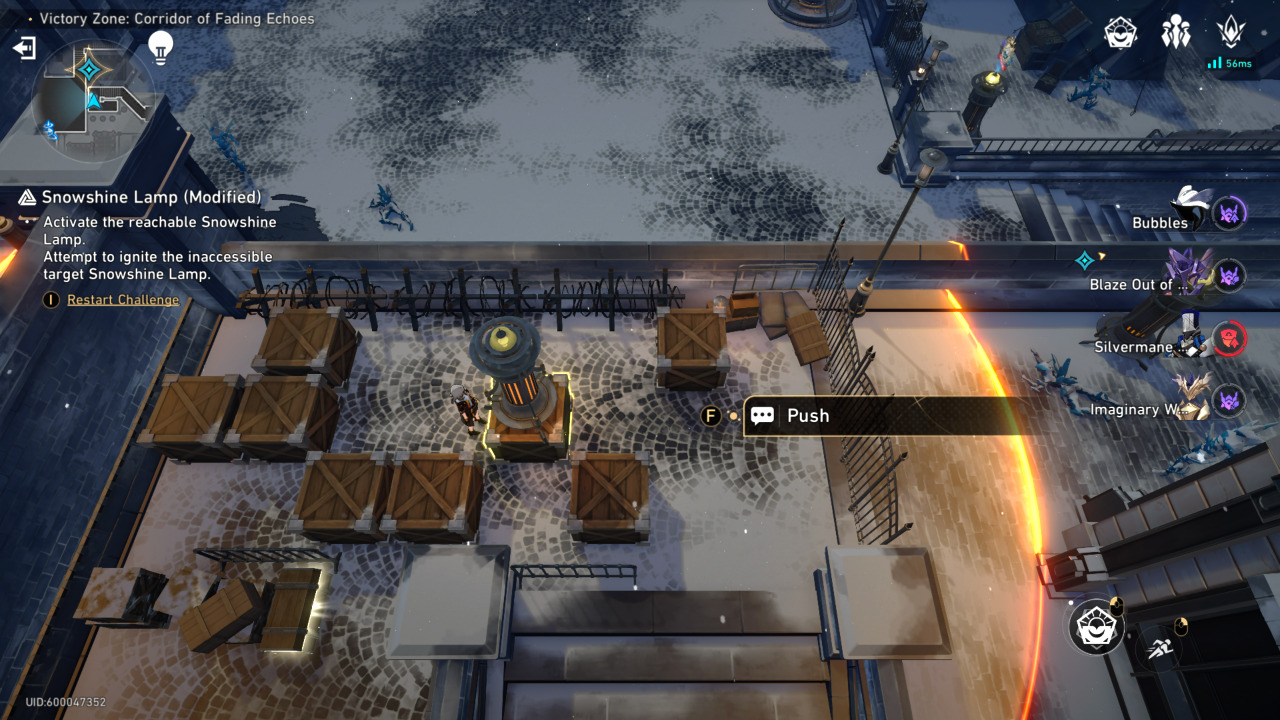
Task: Click the Restart Challenge link
Action: [x=123, y=299]
